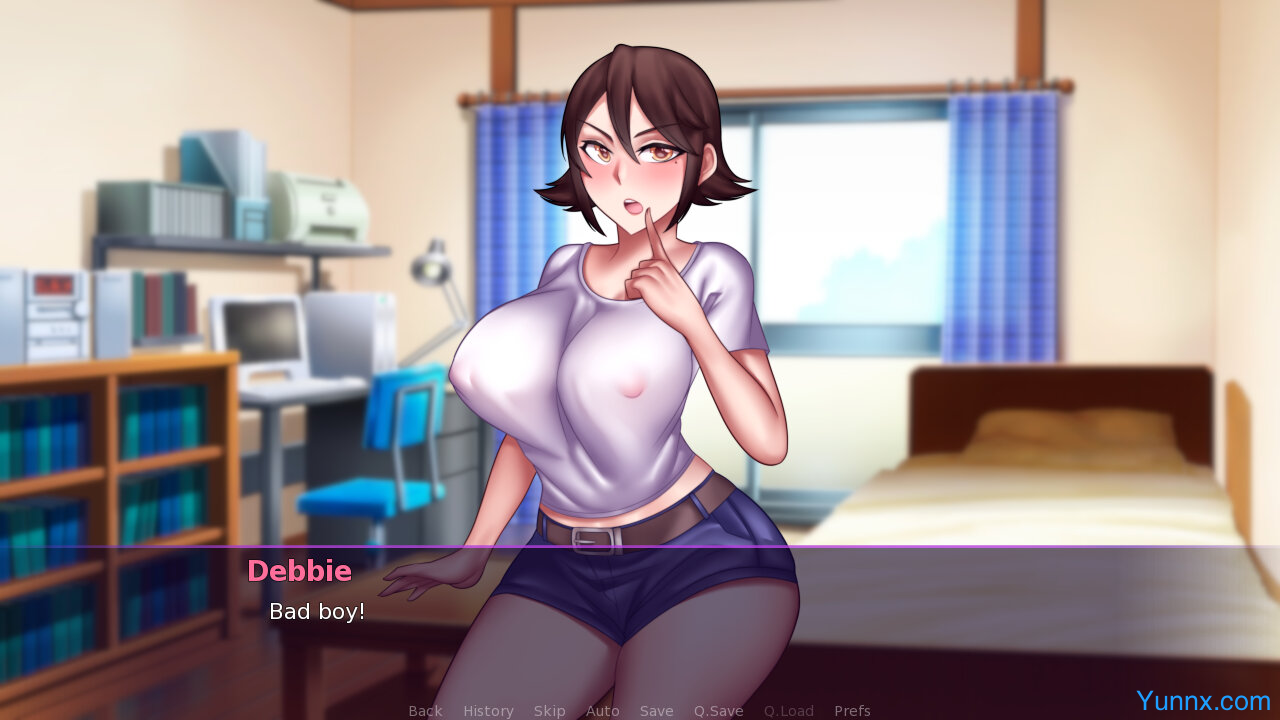Open the dialogue History log
This screenshot has height=720, width=1280.
tap(488, 711)
